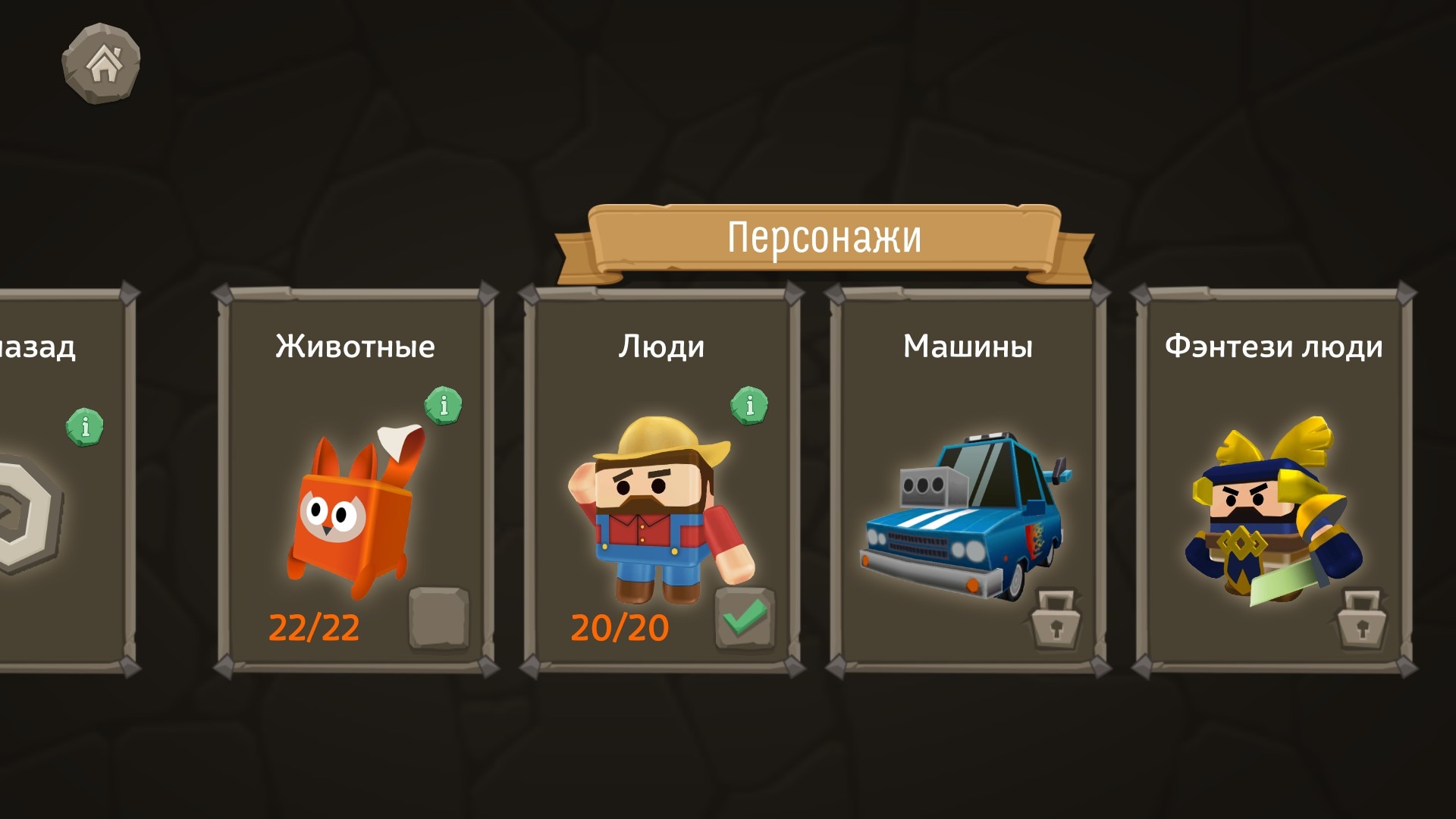Screen dimensions: 1456x819
Task: Pick the Фэнтези люди samurai card
Action: (x=1274, y=500)
